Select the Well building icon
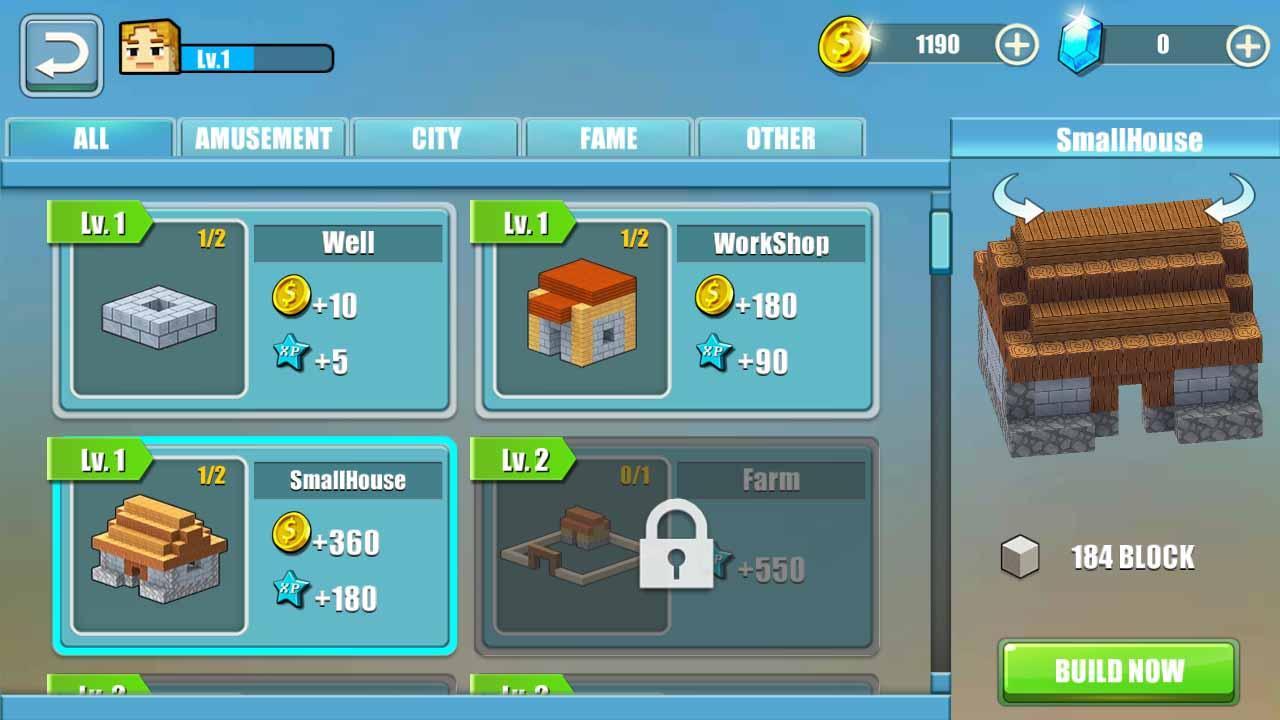 pos(155,314)
